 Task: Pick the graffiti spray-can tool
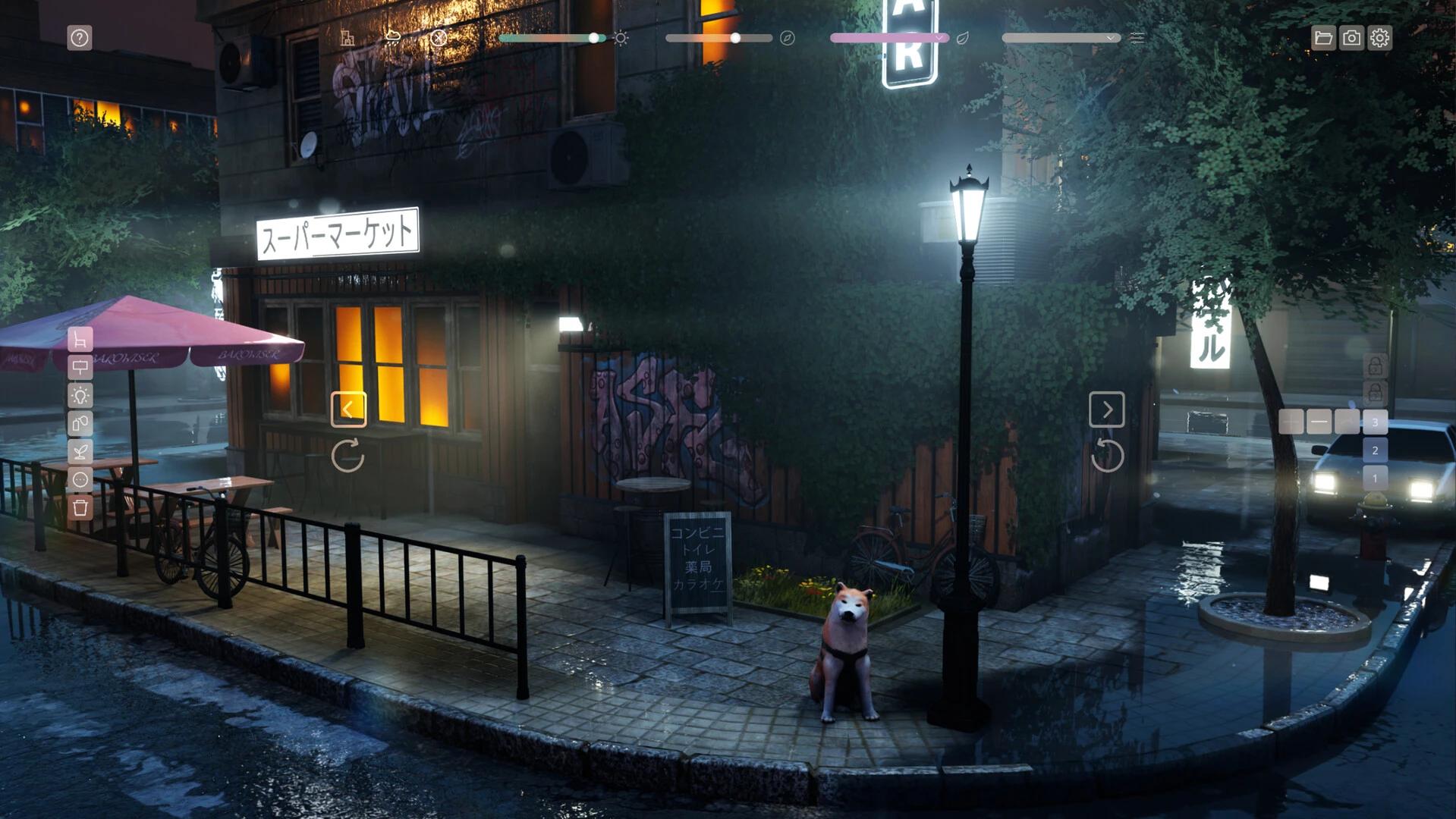pos(80,422)
